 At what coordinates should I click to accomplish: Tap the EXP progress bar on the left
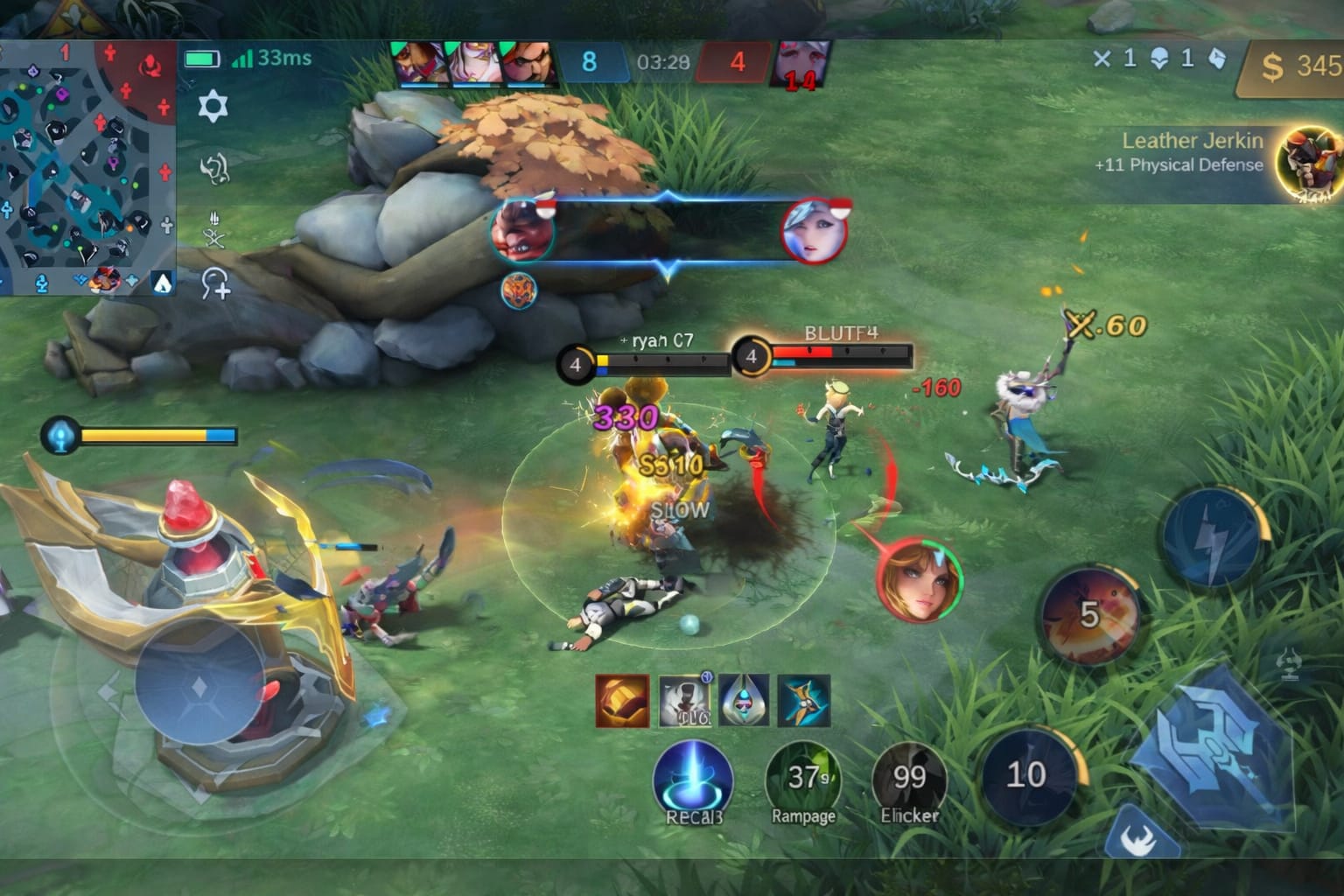coord(157,435)
